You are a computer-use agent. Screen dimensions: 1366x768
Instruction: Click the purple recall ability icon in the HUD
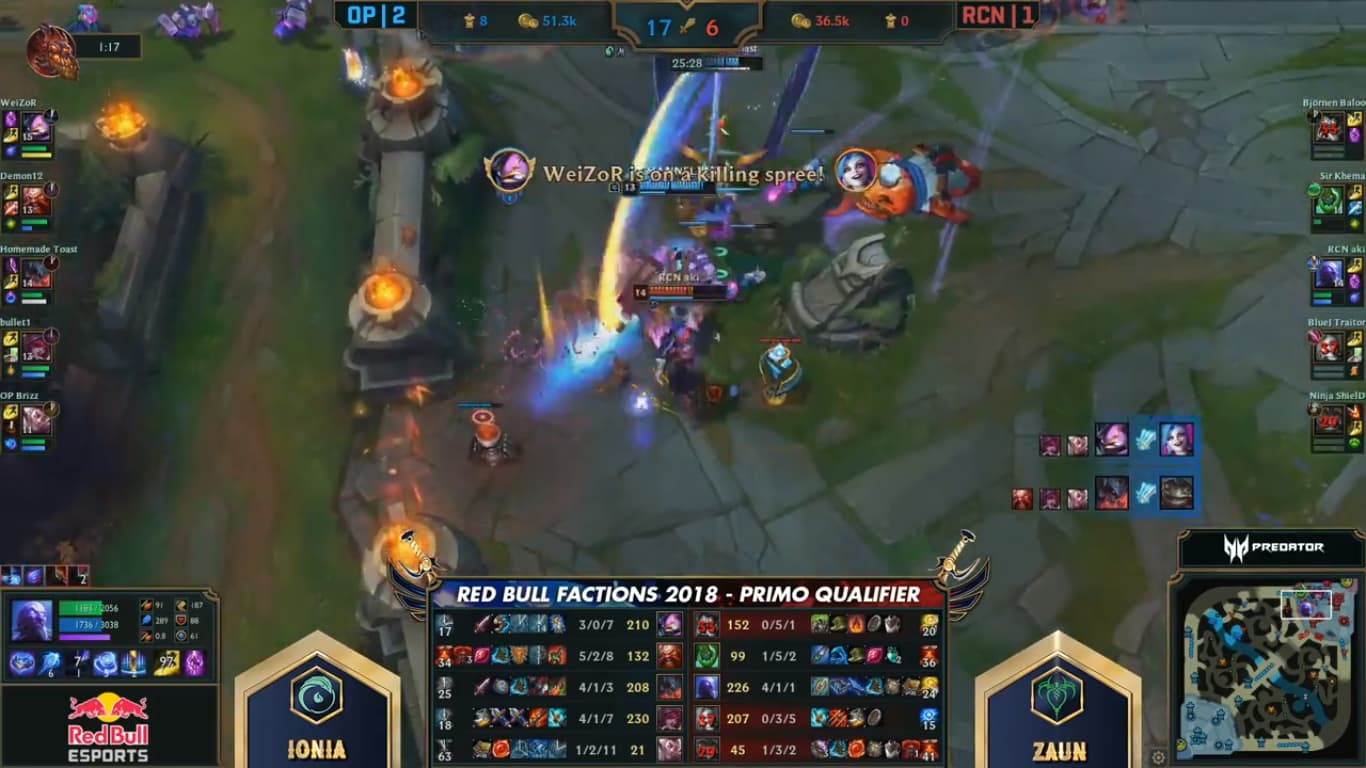(193, 662)
